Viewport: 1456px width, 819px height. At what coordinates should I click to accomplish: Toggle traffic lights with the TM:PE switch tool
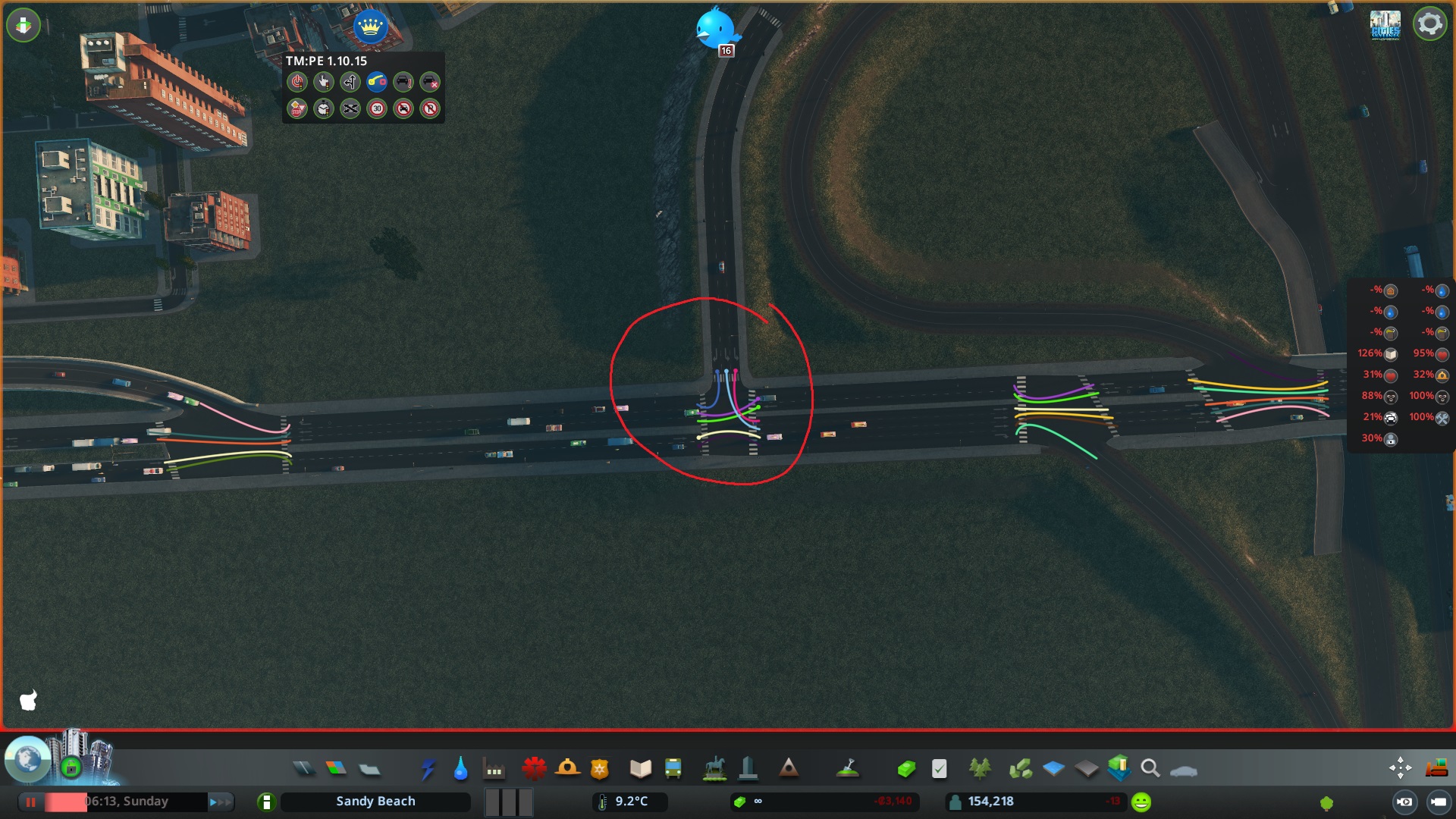[x=297, y=83]
